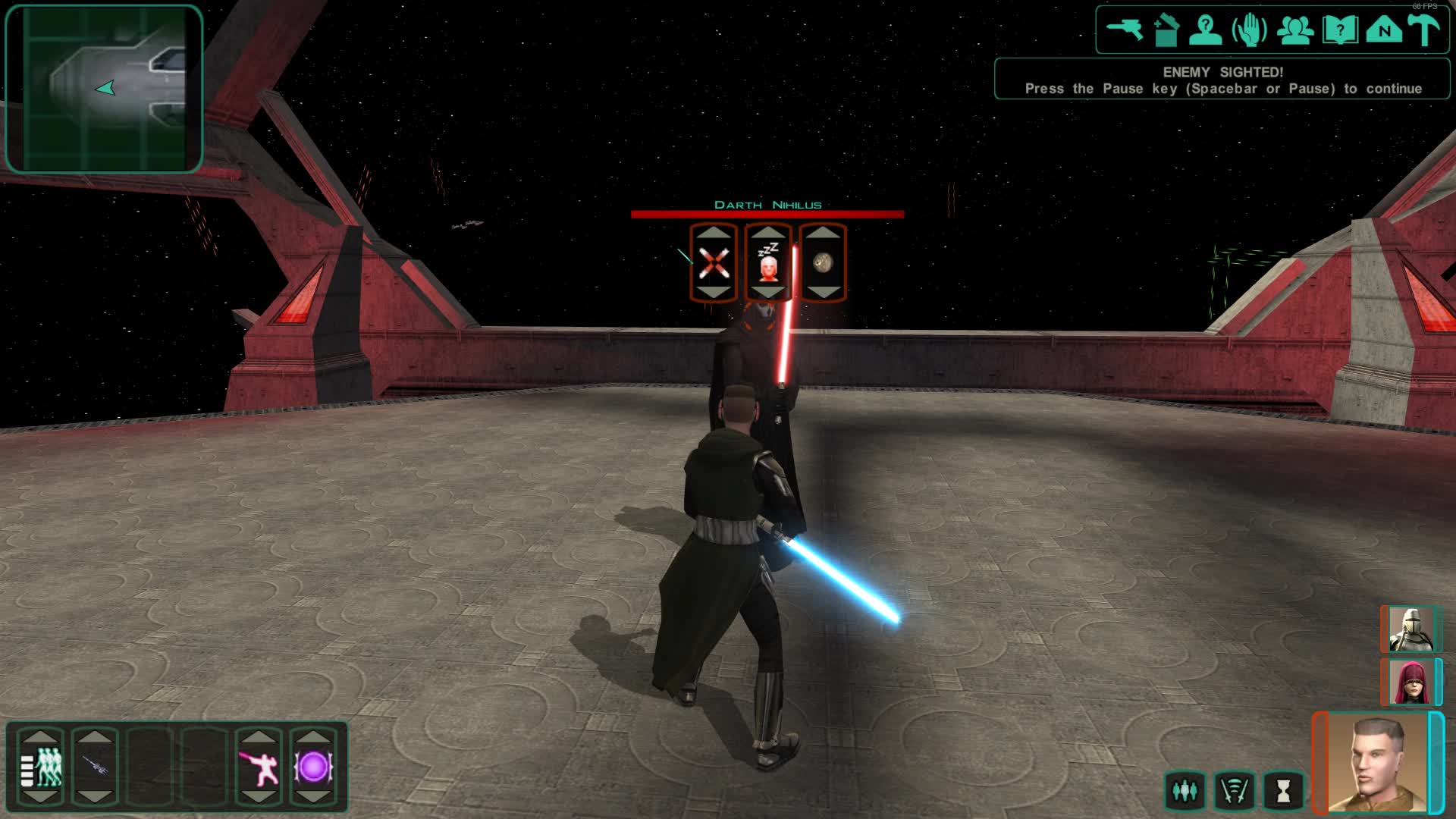This screenshot has height=819, width=1456.
Task: Cycle up the flurry attack option
Action: click(x=713, y=235)
